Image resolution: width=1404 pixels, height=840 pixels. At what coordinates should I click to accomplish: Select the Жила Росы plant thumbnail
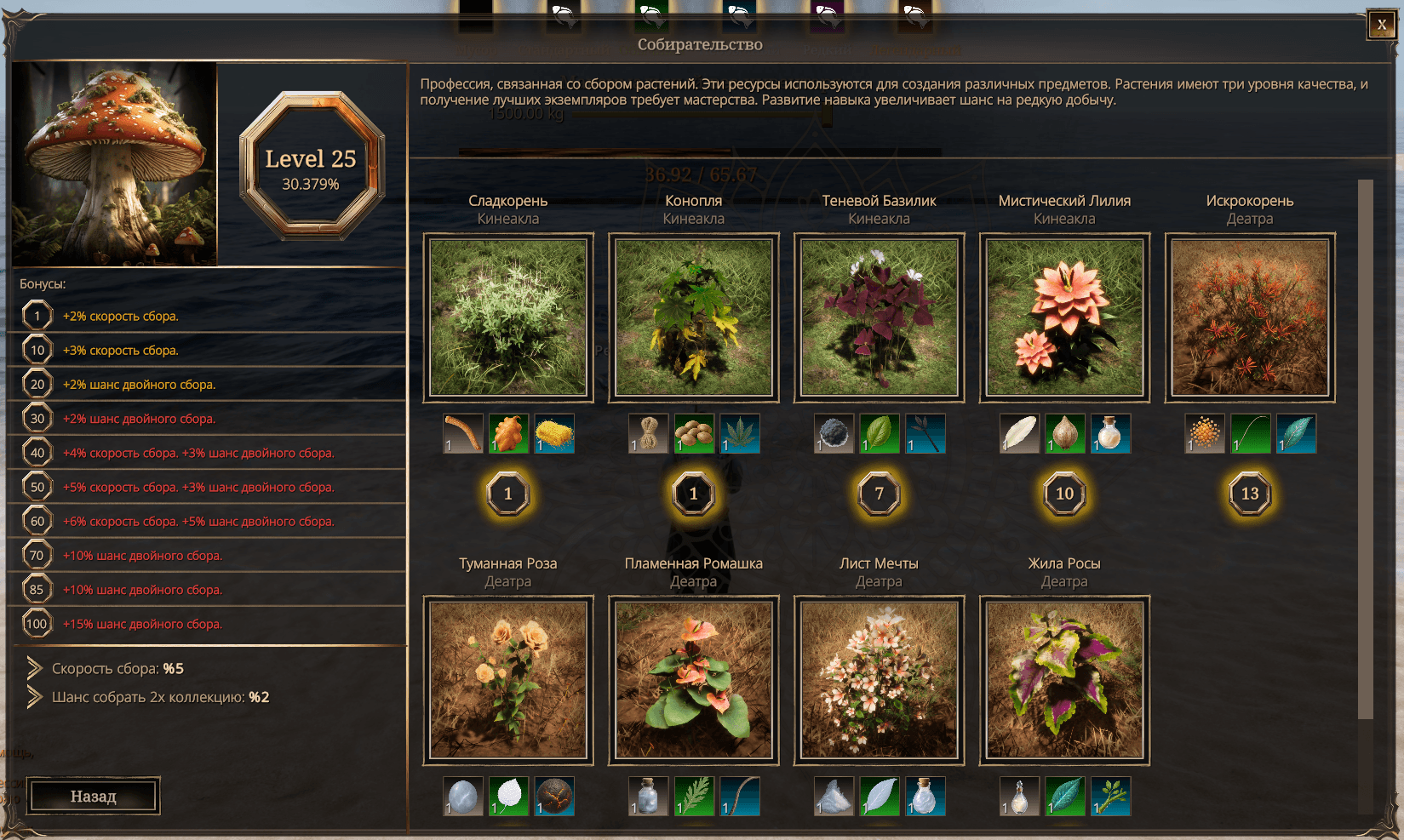(x=1064, y=680)
